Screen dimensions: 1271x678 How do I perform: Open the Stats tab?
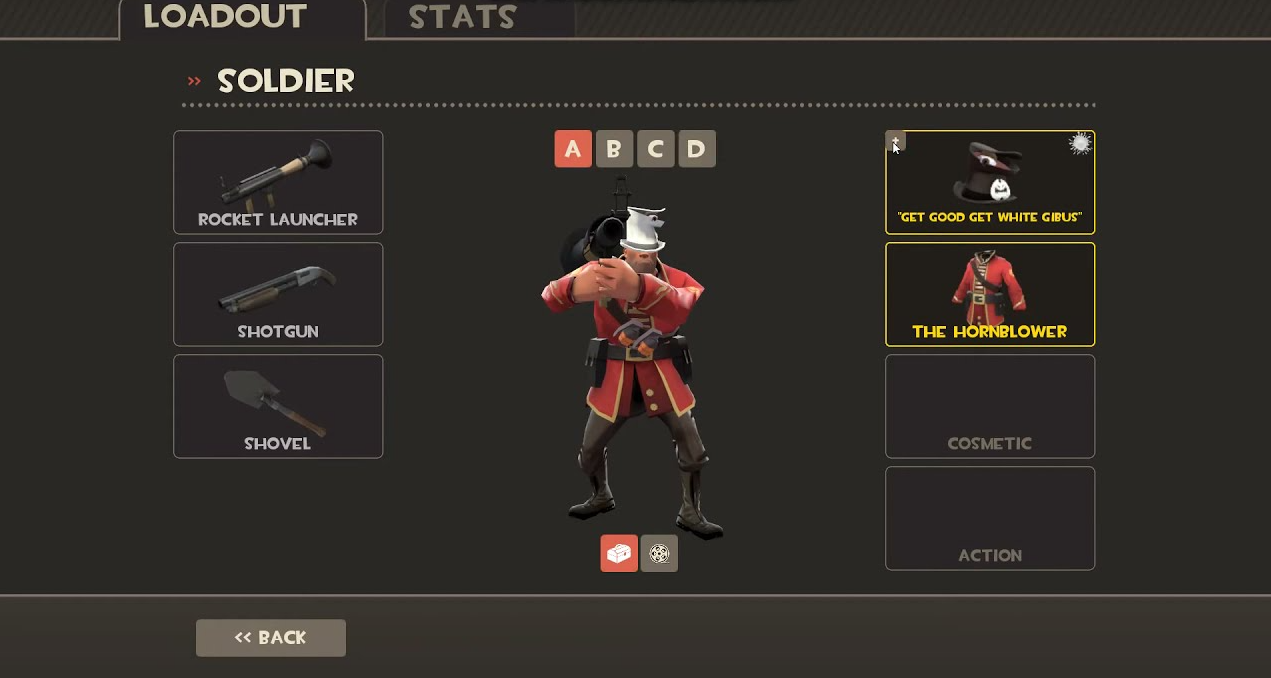click(x=462, y=17)
